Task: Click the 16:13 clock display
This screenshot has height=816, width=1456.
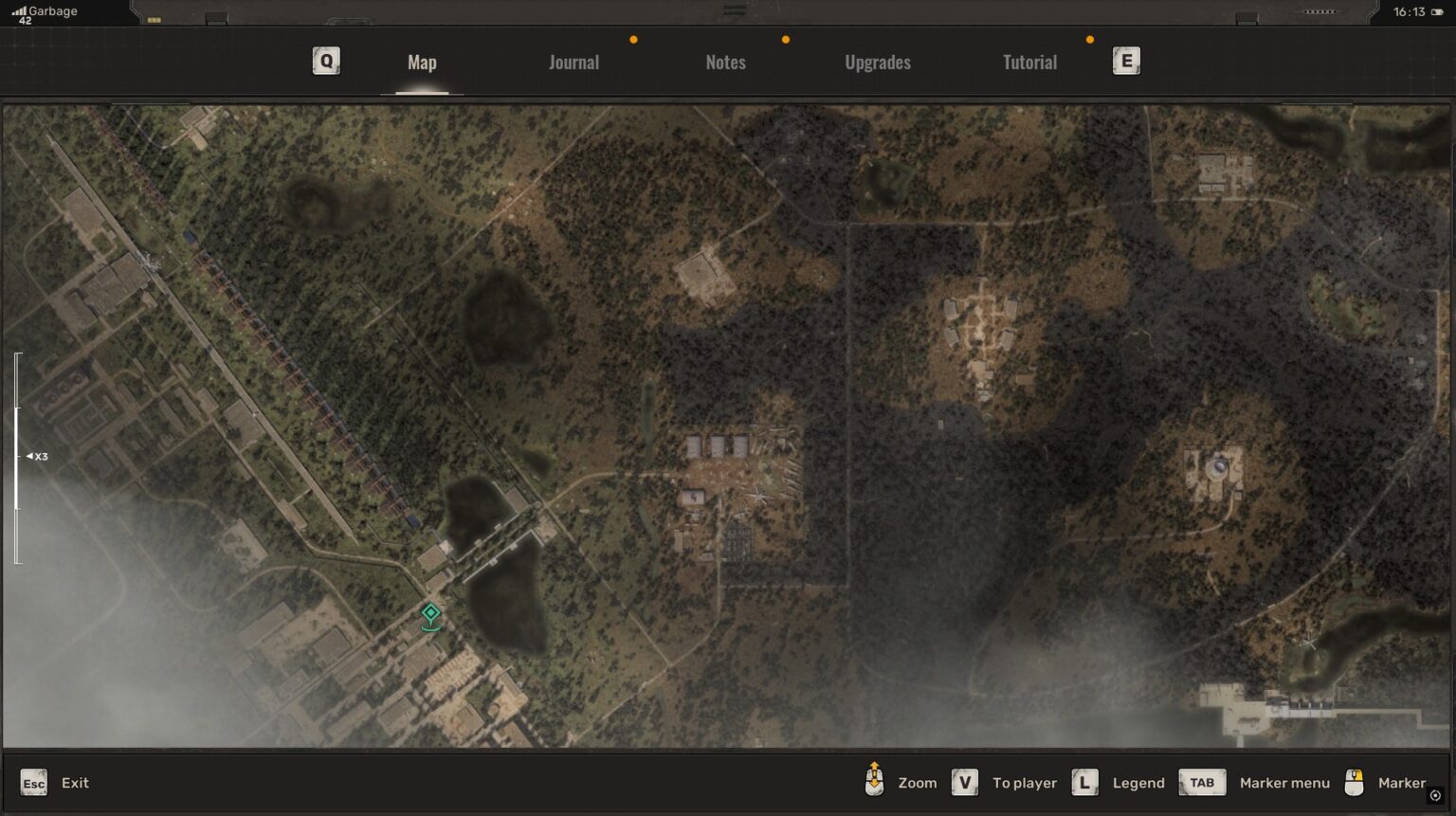Action: point(1410,13)
